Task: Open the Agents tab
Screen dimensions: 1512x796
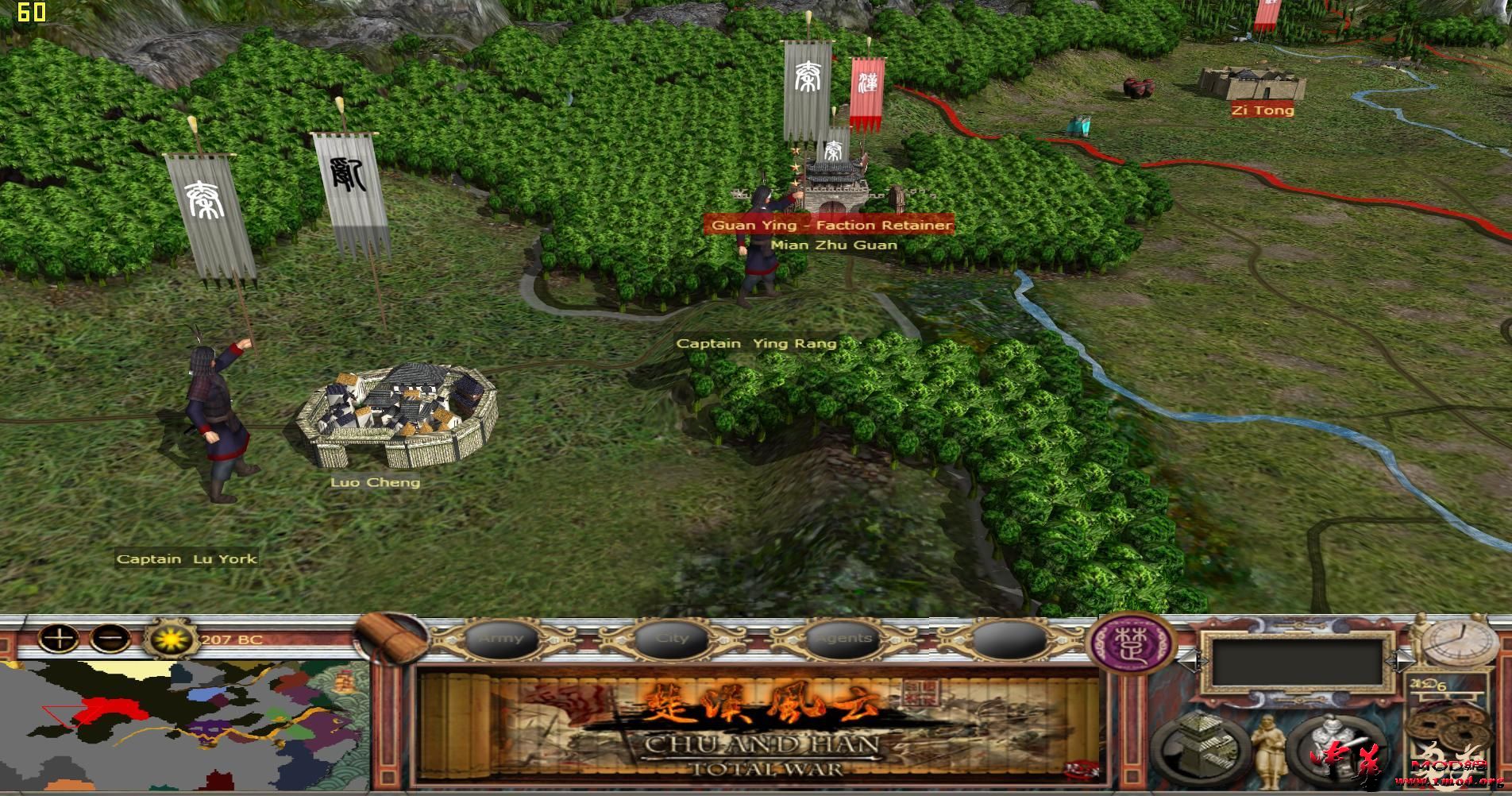Action: tap(842, 638)
